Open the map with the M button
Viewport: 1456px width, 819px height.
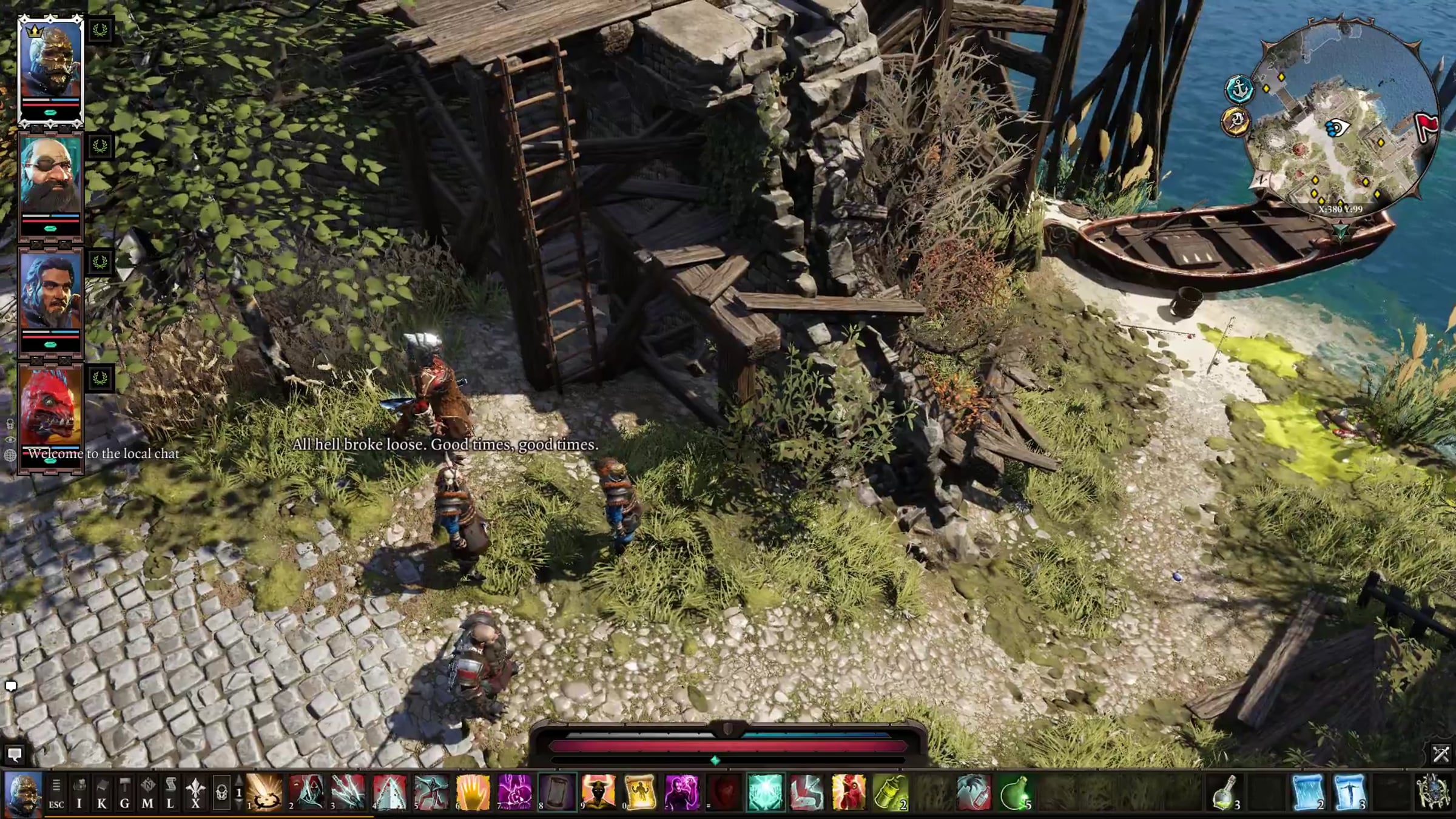point(147,793)
